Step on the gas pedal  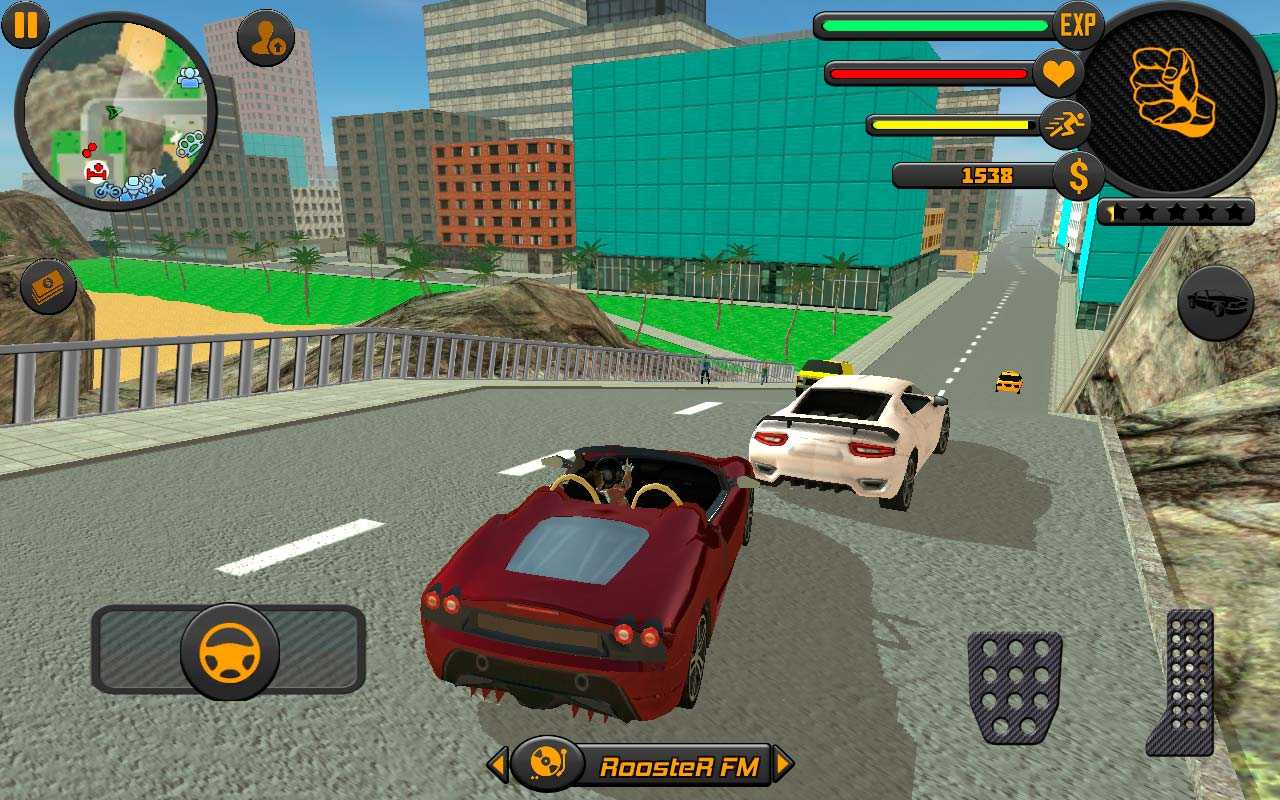(1183, 682)
